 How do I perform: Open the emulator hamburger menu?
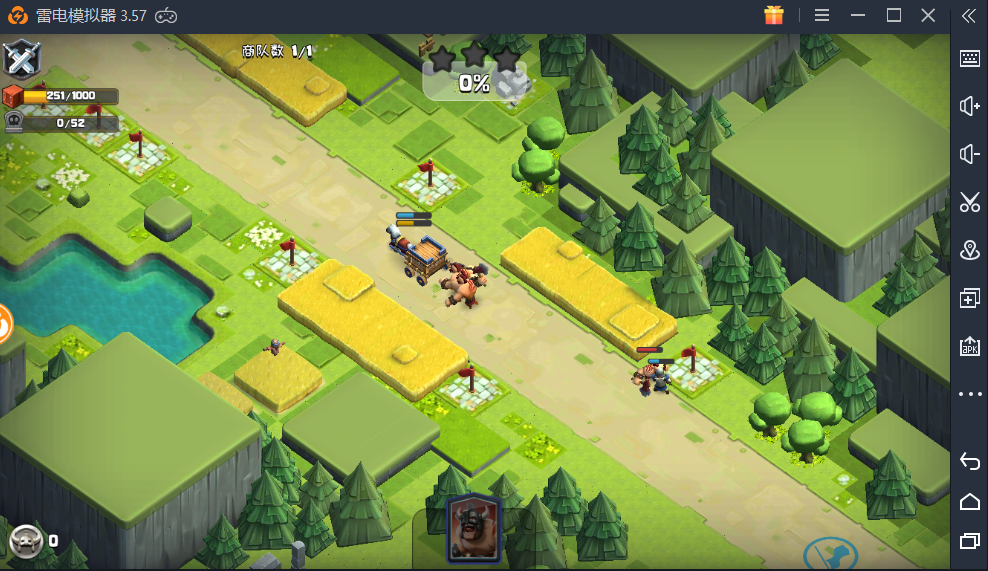coord(822,15)
